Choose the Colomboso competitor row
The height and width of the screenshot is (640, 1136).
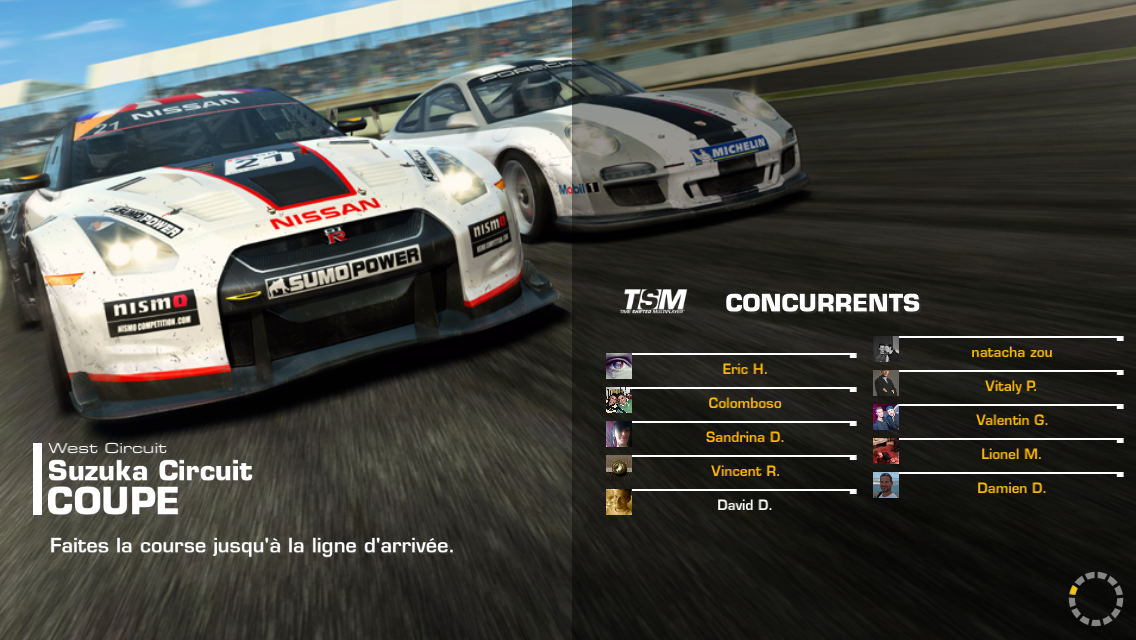(x=744, y=403)
